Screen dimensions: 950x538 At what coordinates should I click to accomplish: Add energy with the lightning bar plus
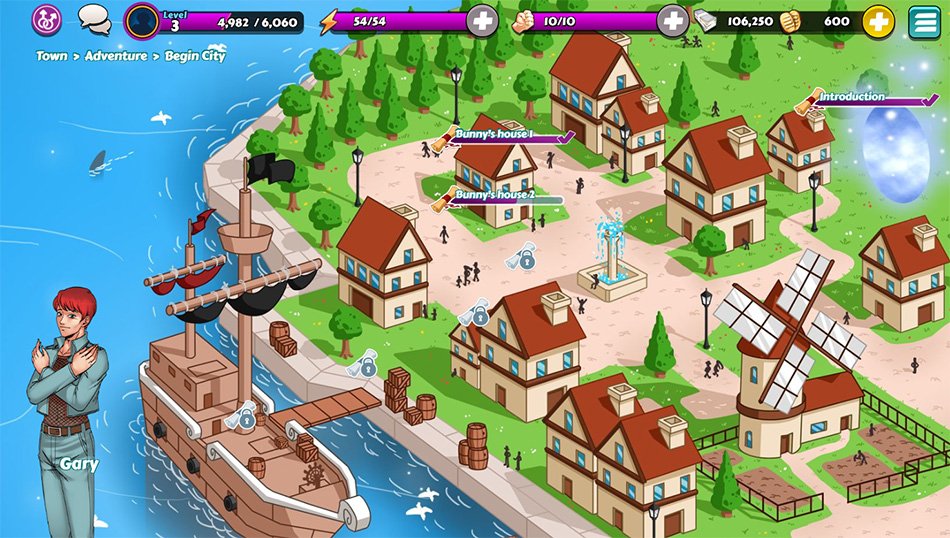482,20
